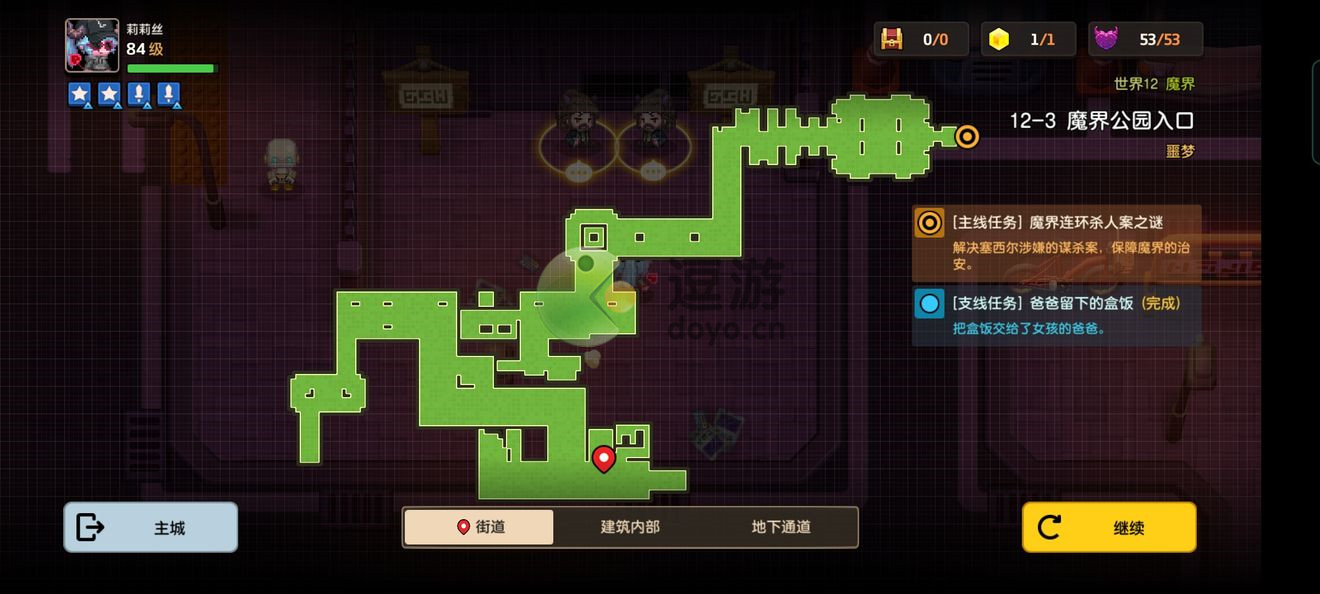Screen dimensions: 1320x594
Task: Select the 主线任务 魔界连环杀人案之谜 quest entry
Action: (1056, 243)
